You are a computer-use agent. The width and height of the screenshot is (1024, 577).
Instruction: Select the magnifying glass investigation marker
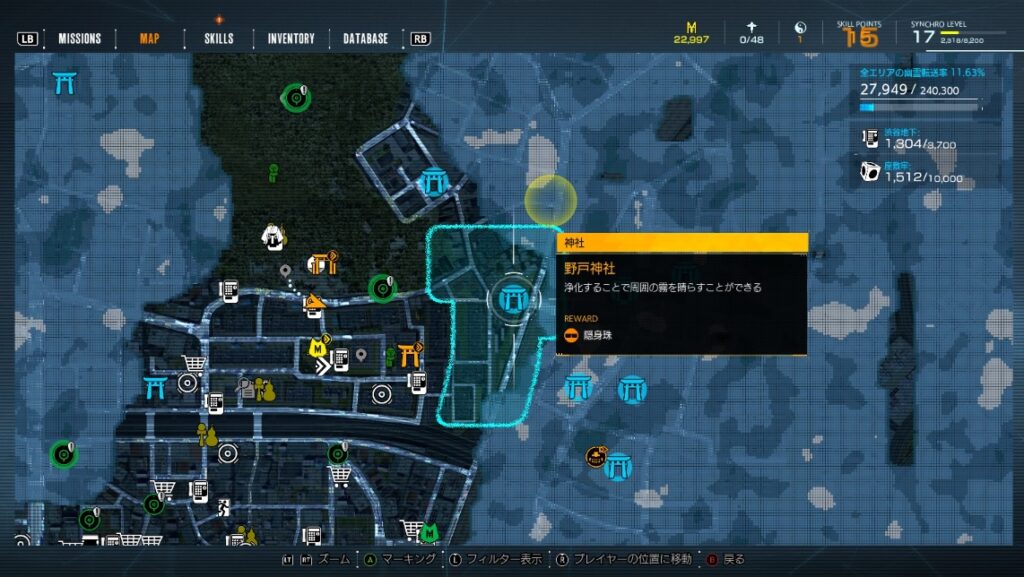[x=244, y=386]
